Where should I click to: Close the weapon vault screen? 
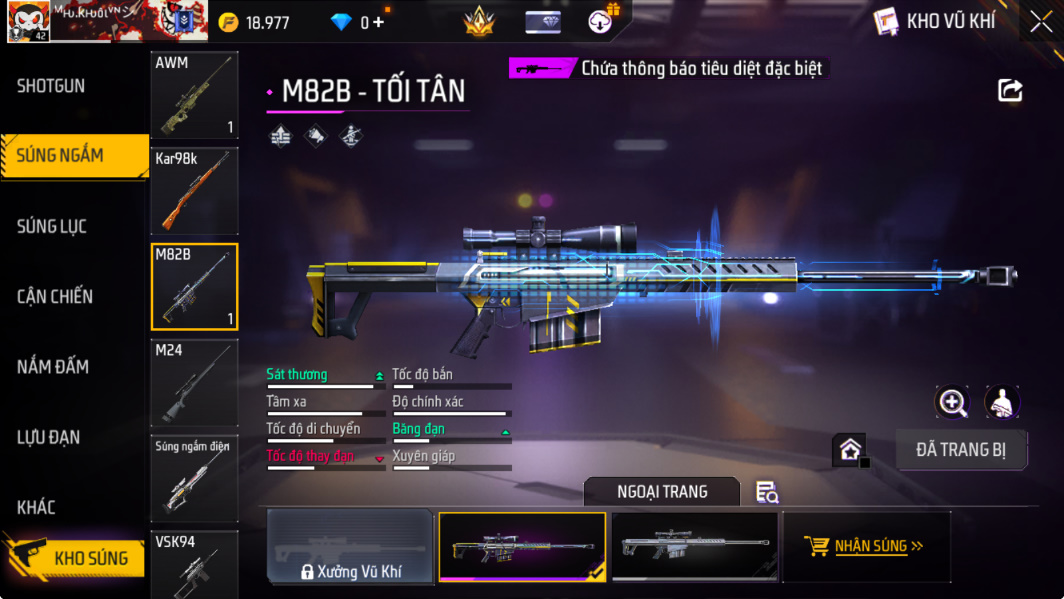1041,21
